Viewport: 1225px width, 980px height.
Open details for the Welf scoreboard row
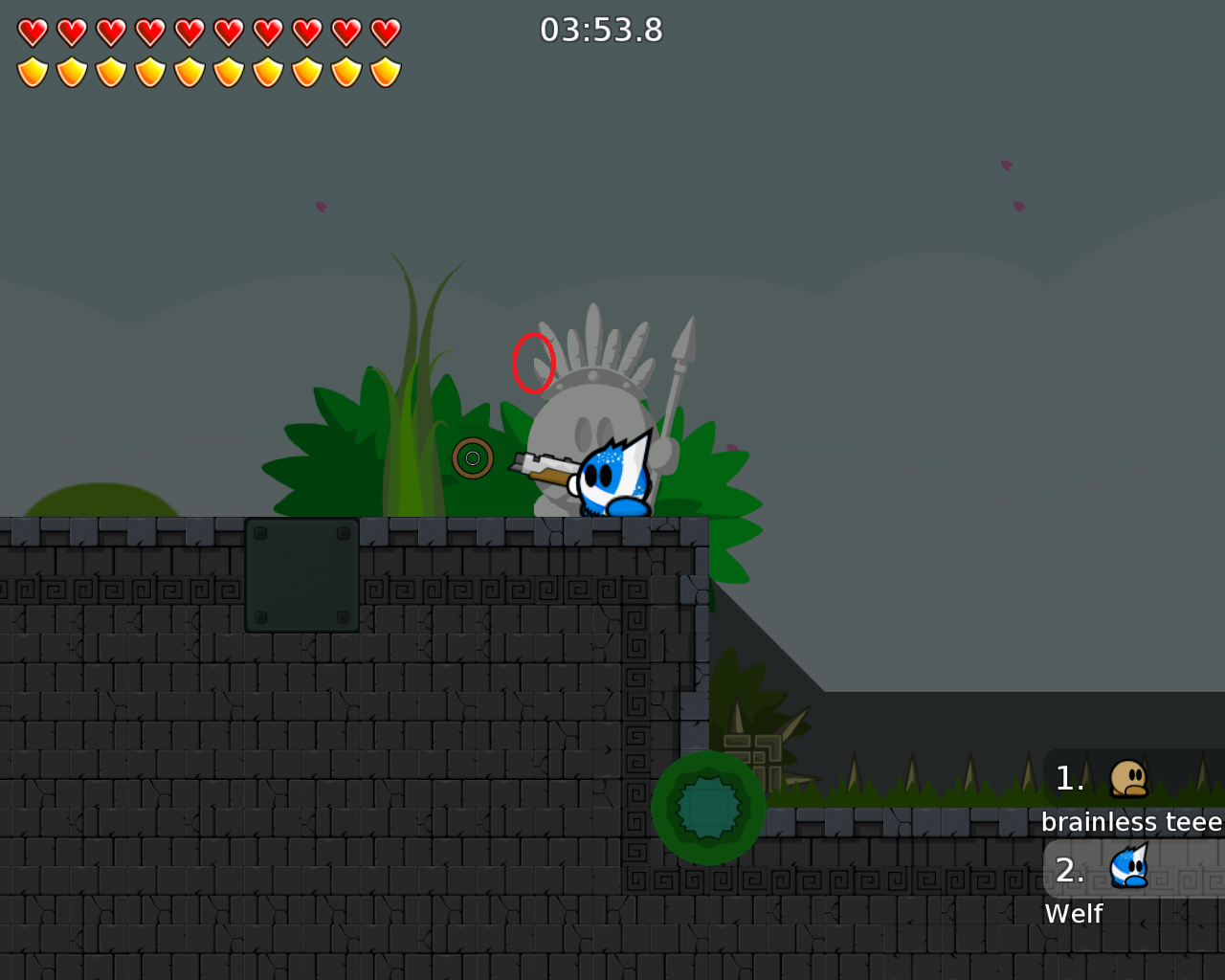click(x=1073, y=913)
